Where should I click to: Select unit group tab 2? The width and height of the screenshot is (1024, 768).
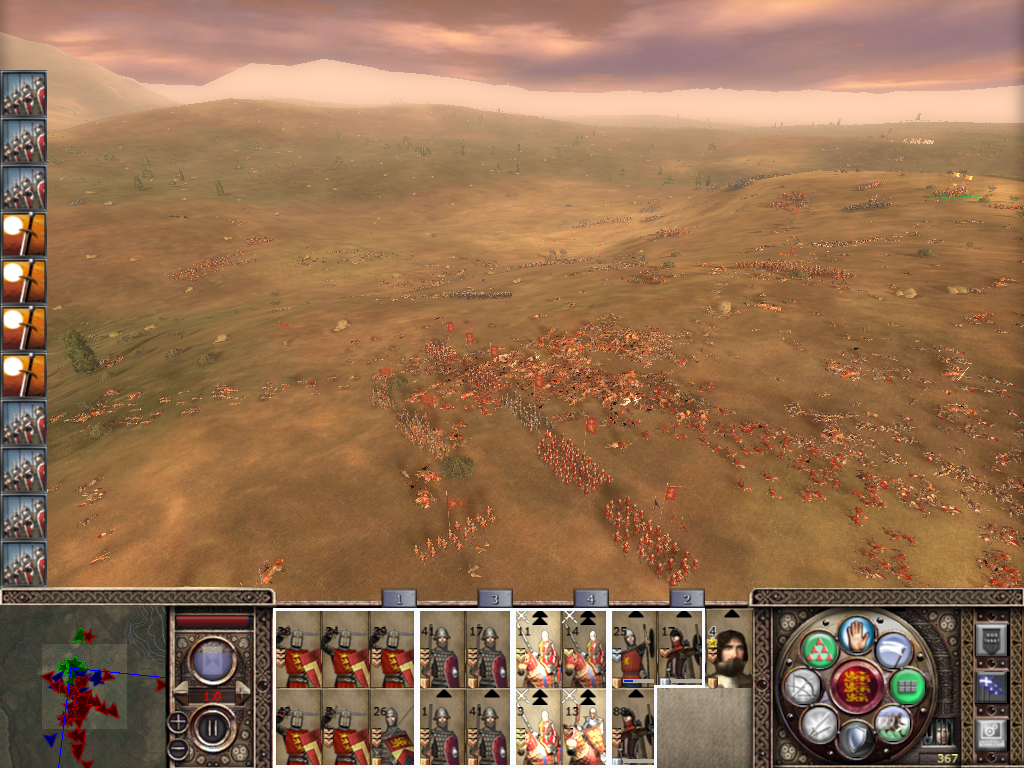click(x=686, y=598)
